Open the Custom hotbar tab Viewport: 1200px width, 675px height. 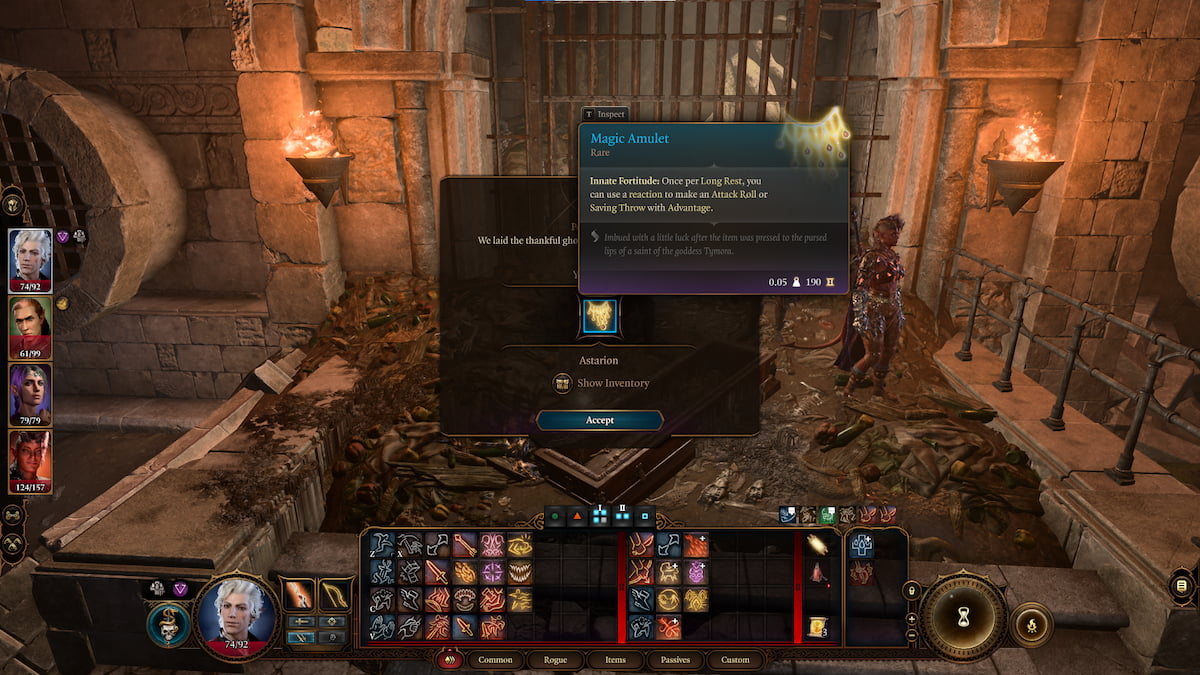pyautogui.click(x=735, y=660)
